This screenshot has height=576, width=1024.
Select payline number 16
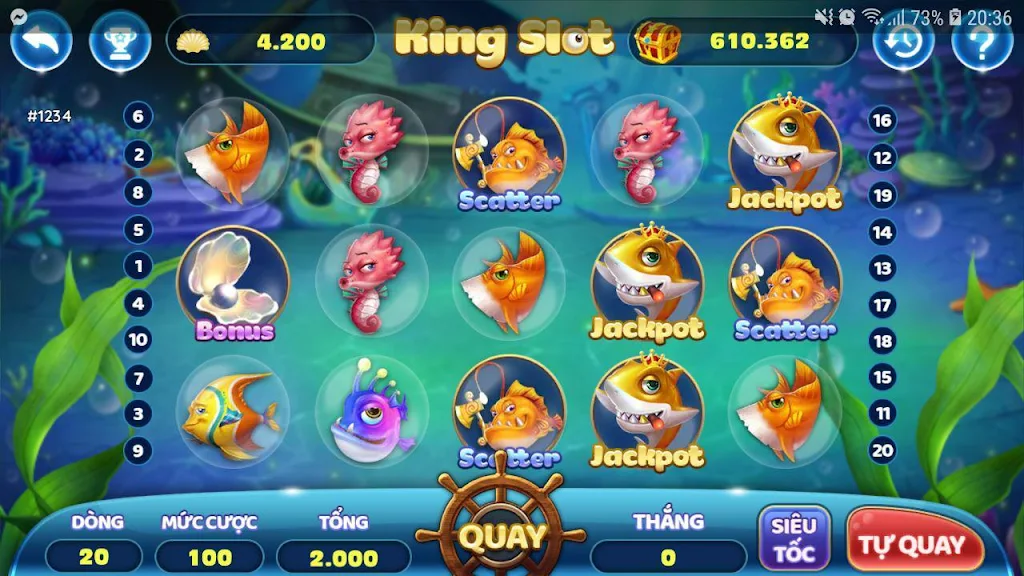click(882, 121)
